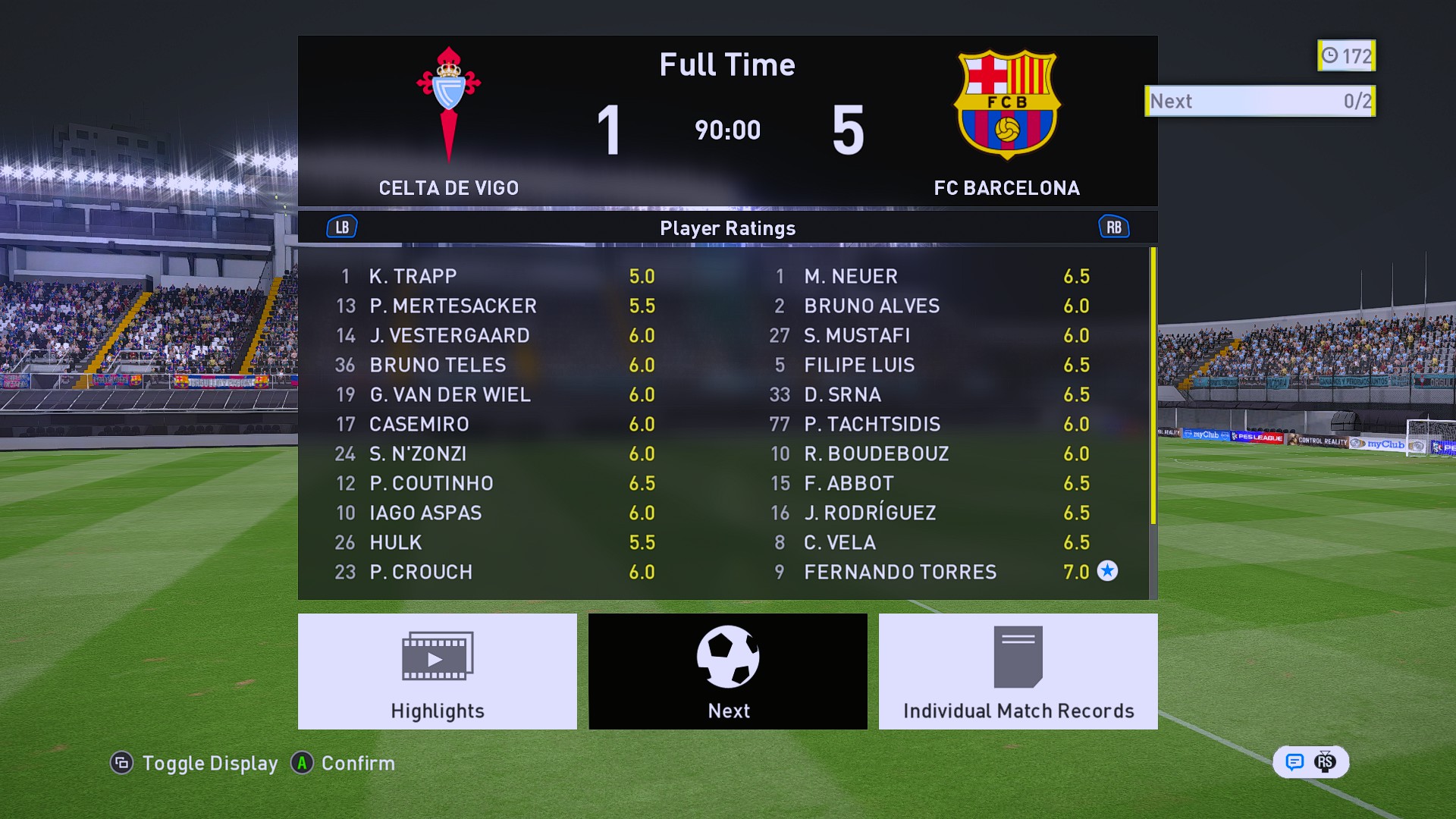Pick Hulk's player rating row
The height and width of the screenshot is (819, 1456).
click(496, 542)
